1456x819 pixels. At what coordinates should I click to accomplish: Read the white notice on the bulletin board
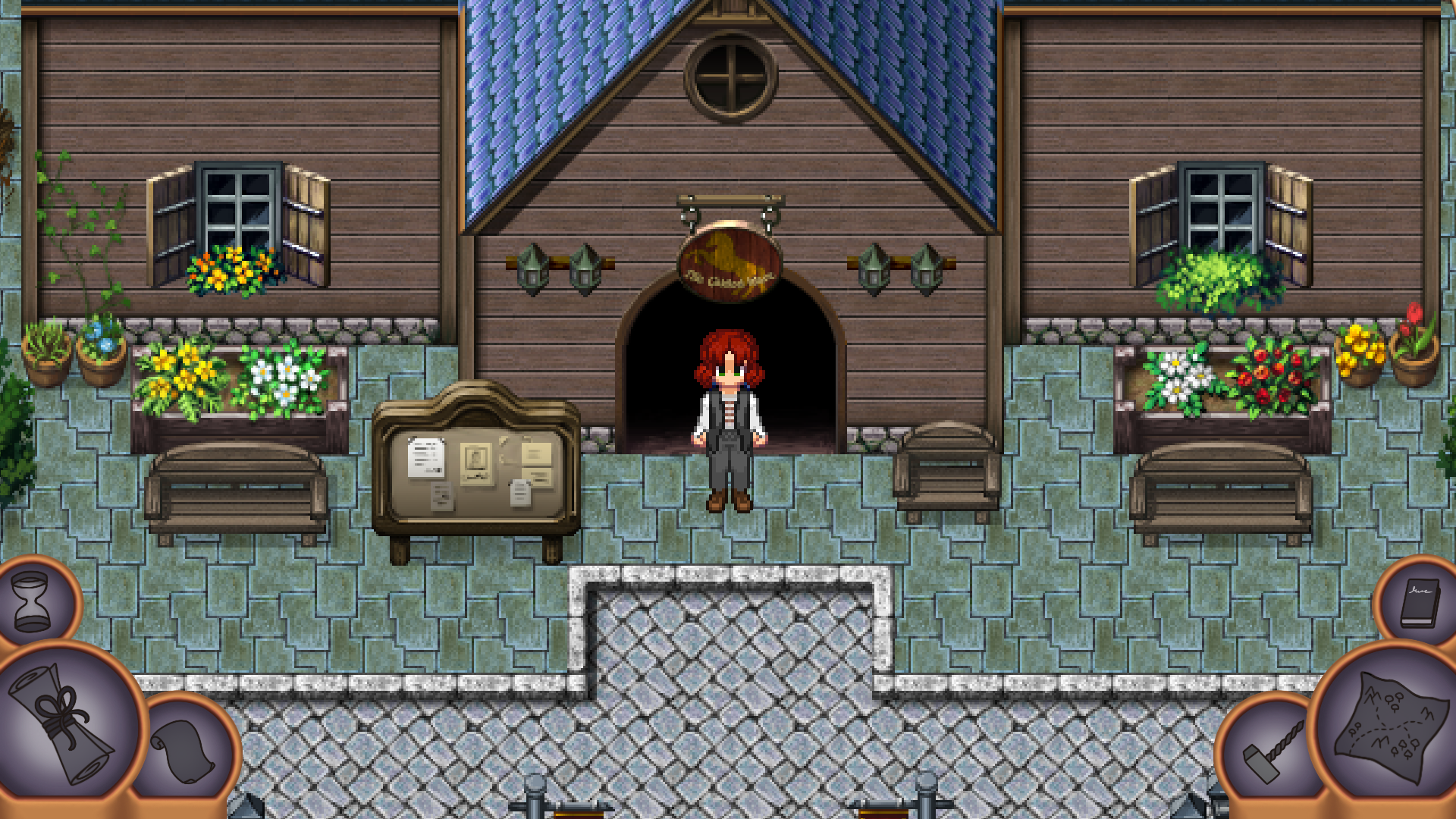(427, 459)
